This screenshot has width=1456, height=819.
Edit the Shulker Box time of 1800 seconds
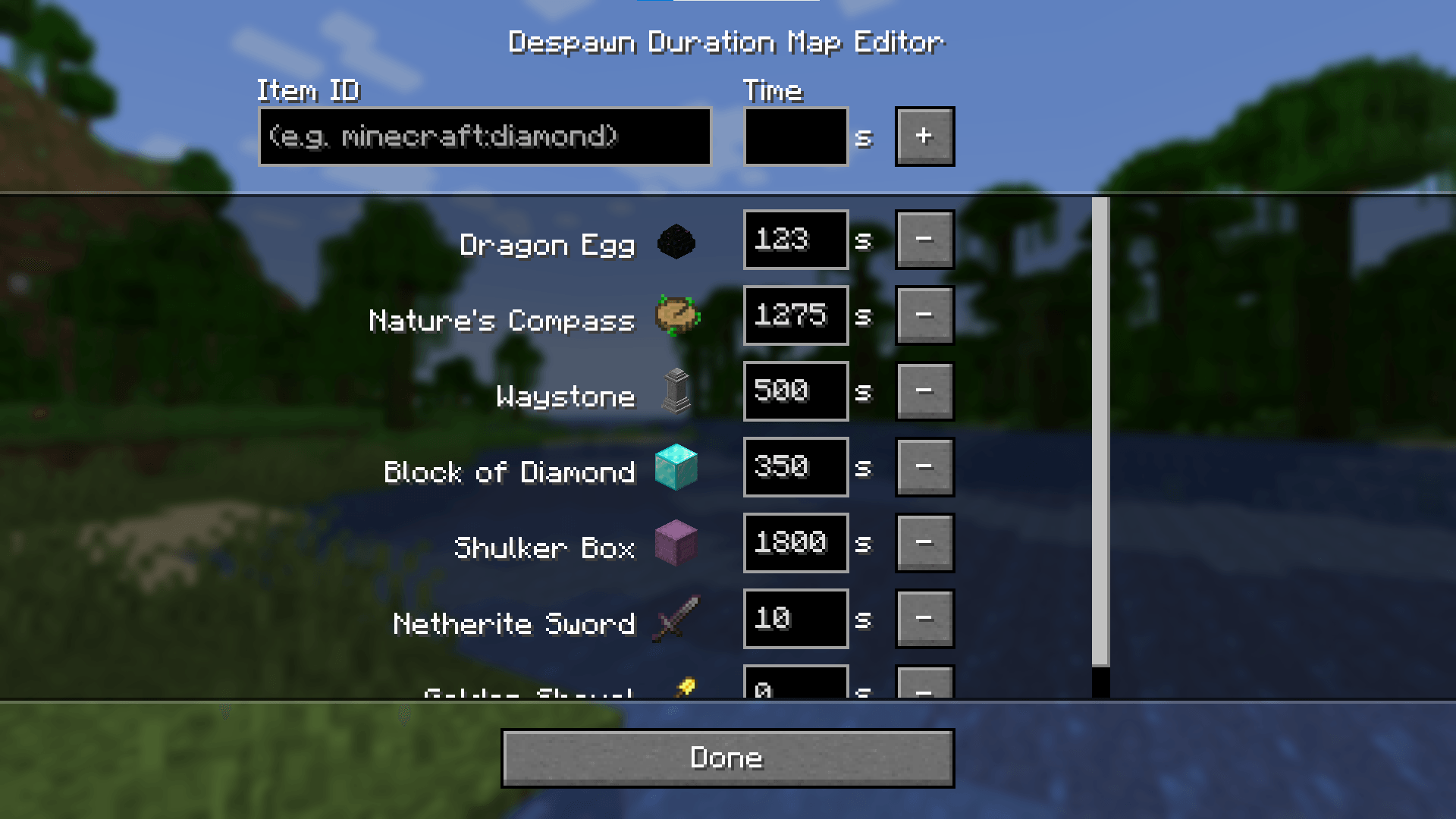click(x=795, y=544)
